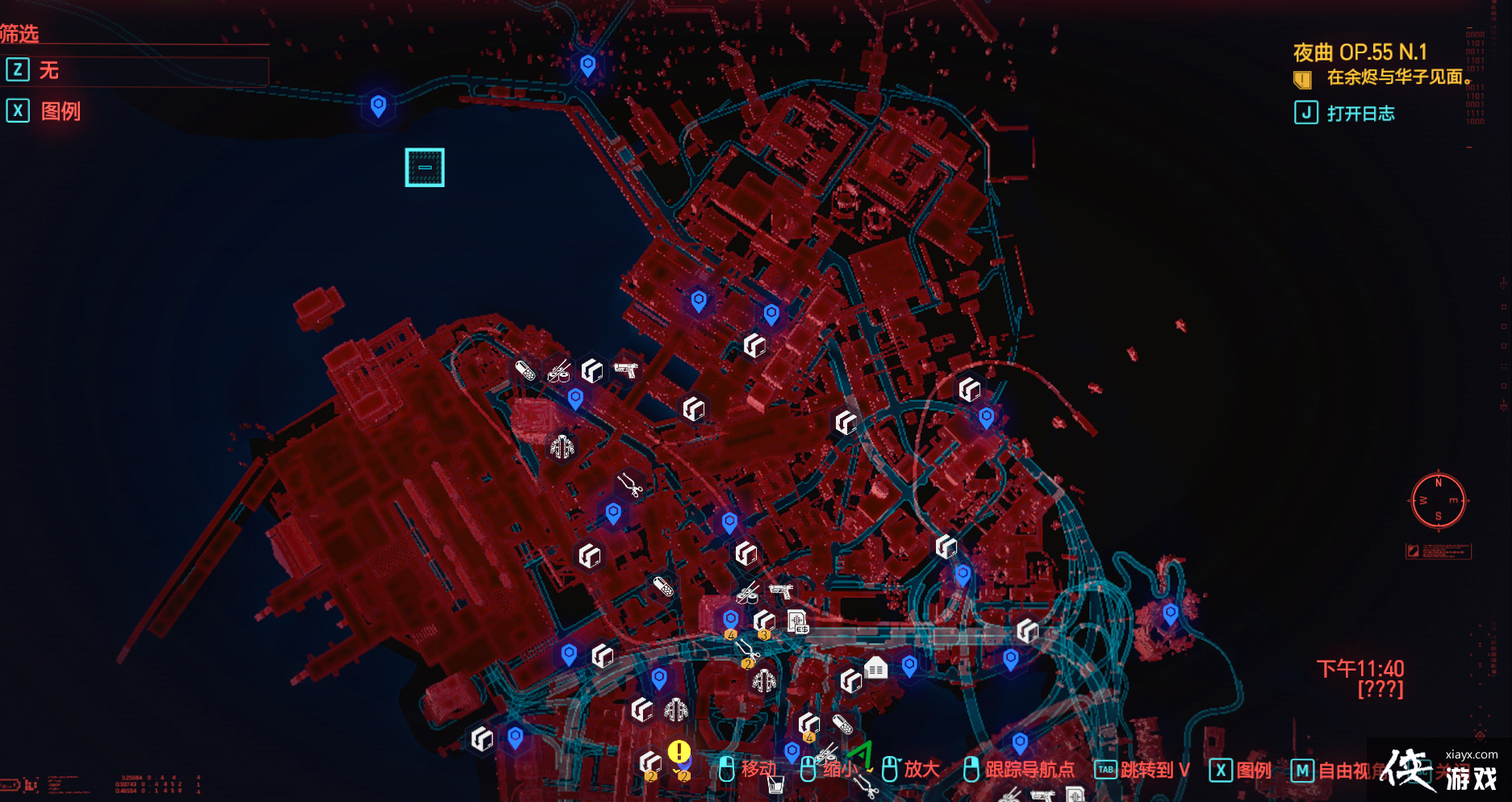The width and height of the screenshot is (1512, 802).
Task: Click the sushi food vendor icon
Action: [558, 373]
